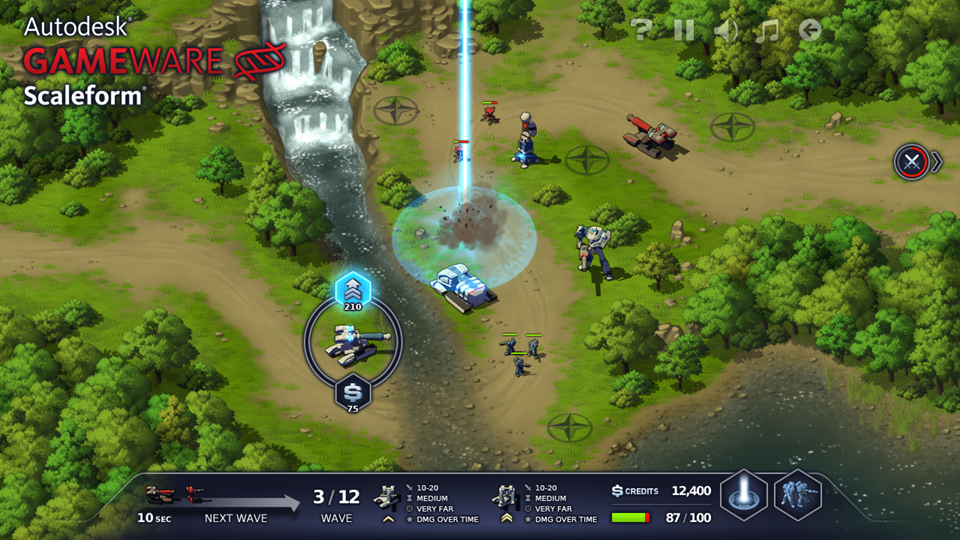Activate the mech reinforcements ability
960x540 pixels.
[798, 495]
